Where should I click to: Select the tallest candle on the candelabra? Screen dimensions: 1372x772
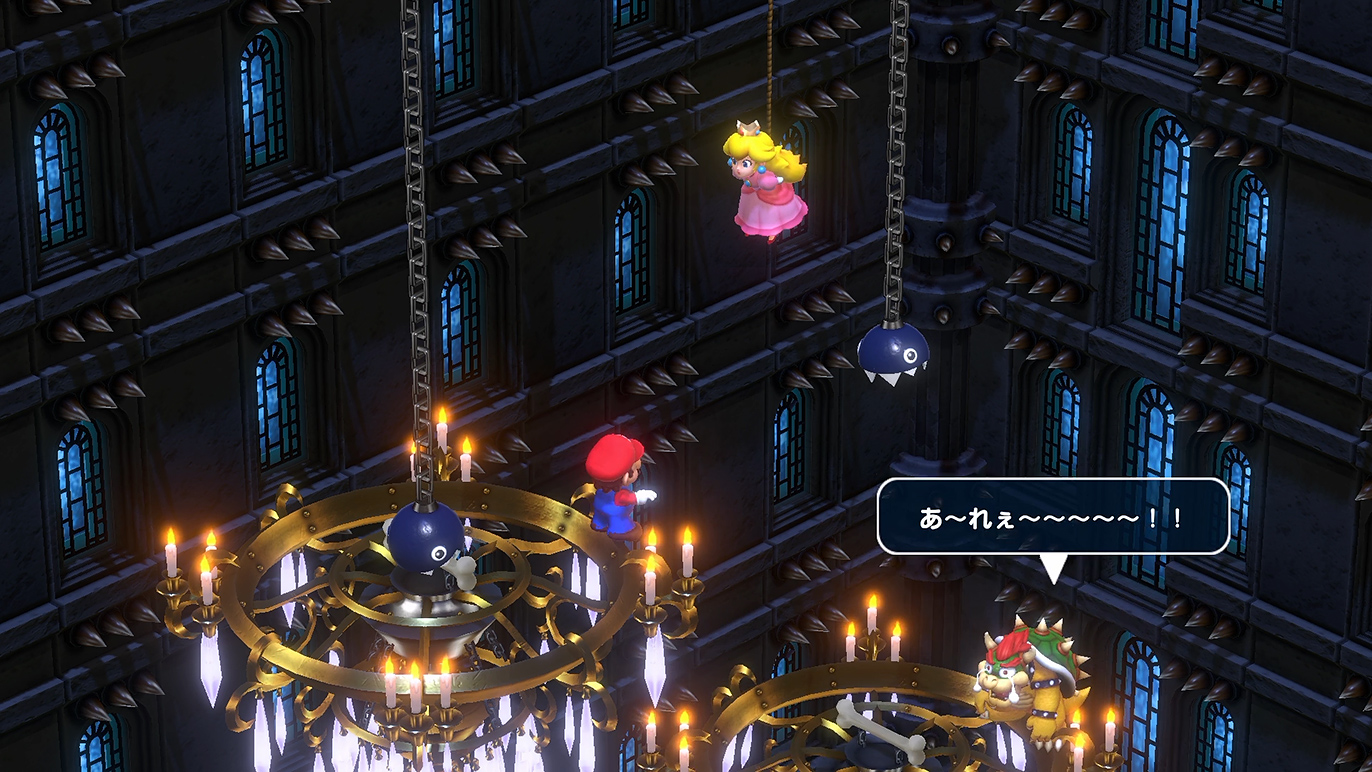coord(440,430)
